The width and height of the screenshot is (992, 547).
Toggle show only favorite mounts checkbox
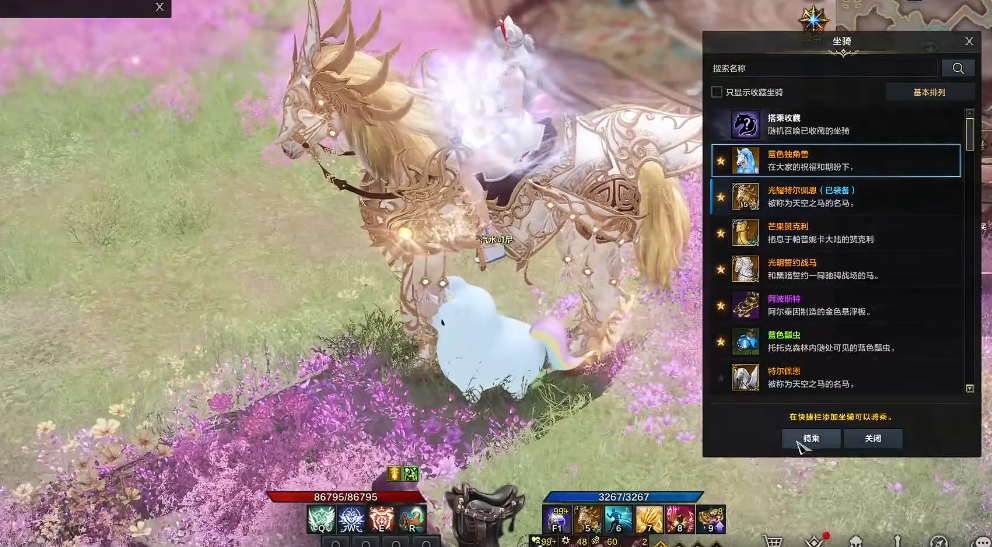[716, 92]
